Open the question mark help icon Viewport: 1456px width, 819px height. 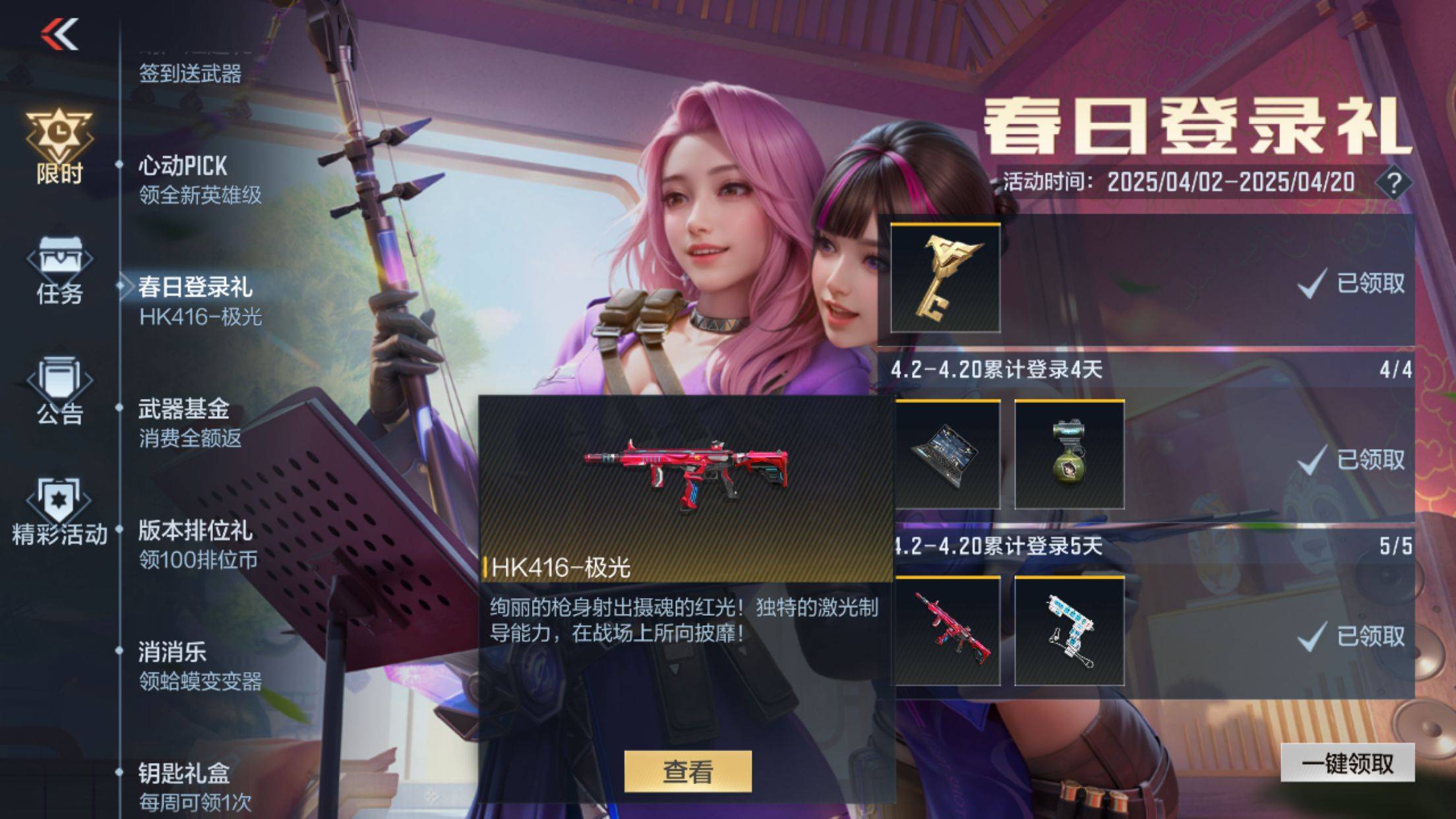pyautogui.click(x=1393, y=183)
